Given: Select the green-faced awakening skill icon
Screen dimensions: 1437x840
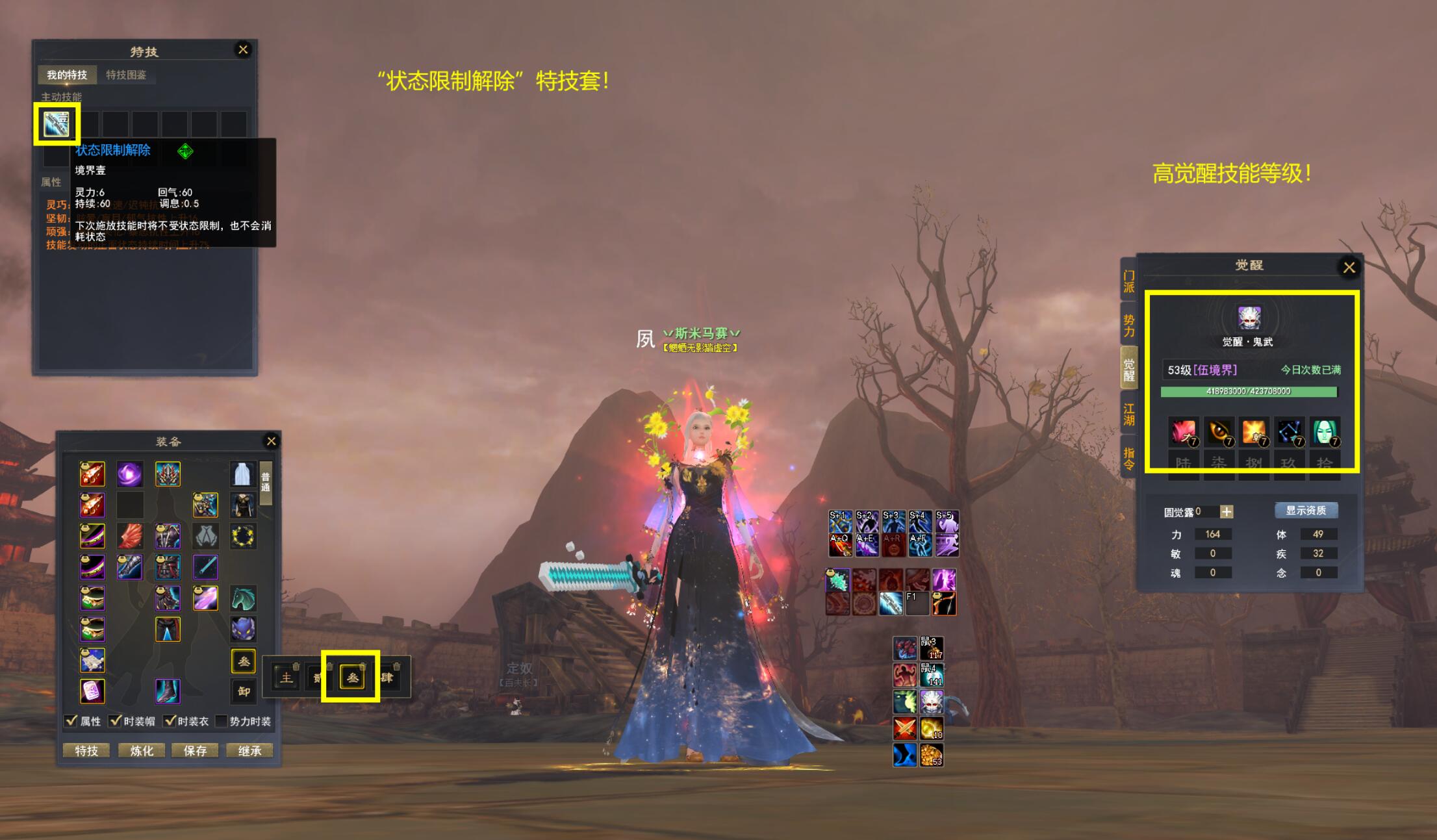Looking at the screenshot, I should [1324, 432].
